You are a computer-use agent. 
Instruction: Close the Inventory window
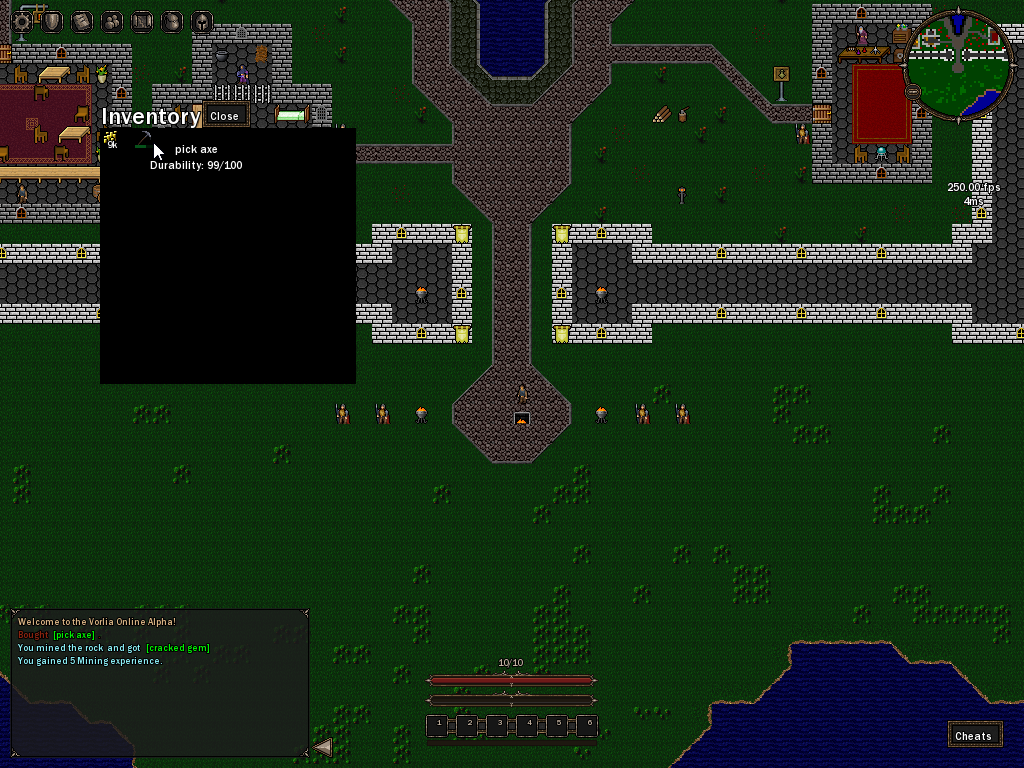tap(224, 116)
